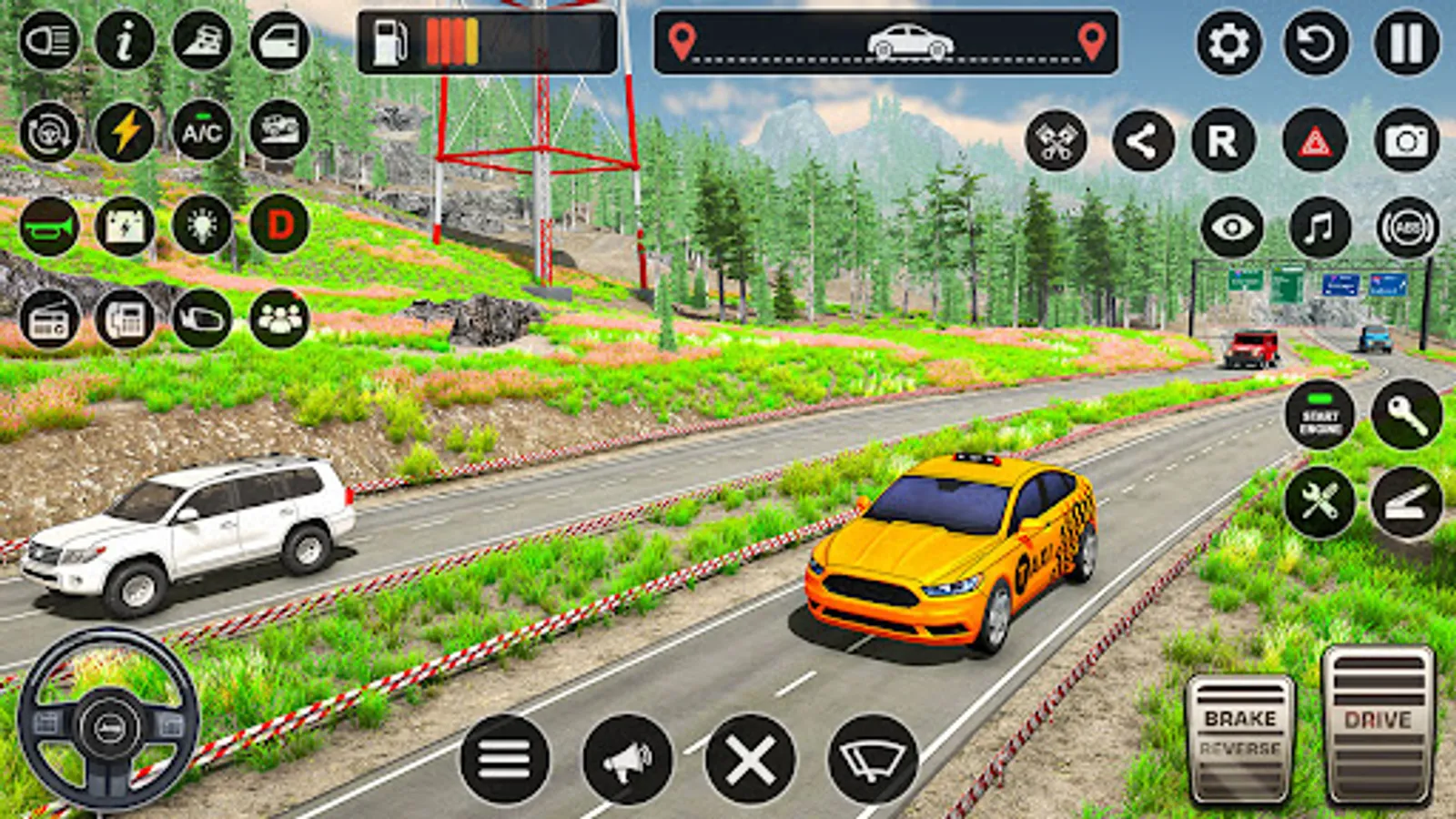
Task: Turn on the A/C
Action: 202,132
